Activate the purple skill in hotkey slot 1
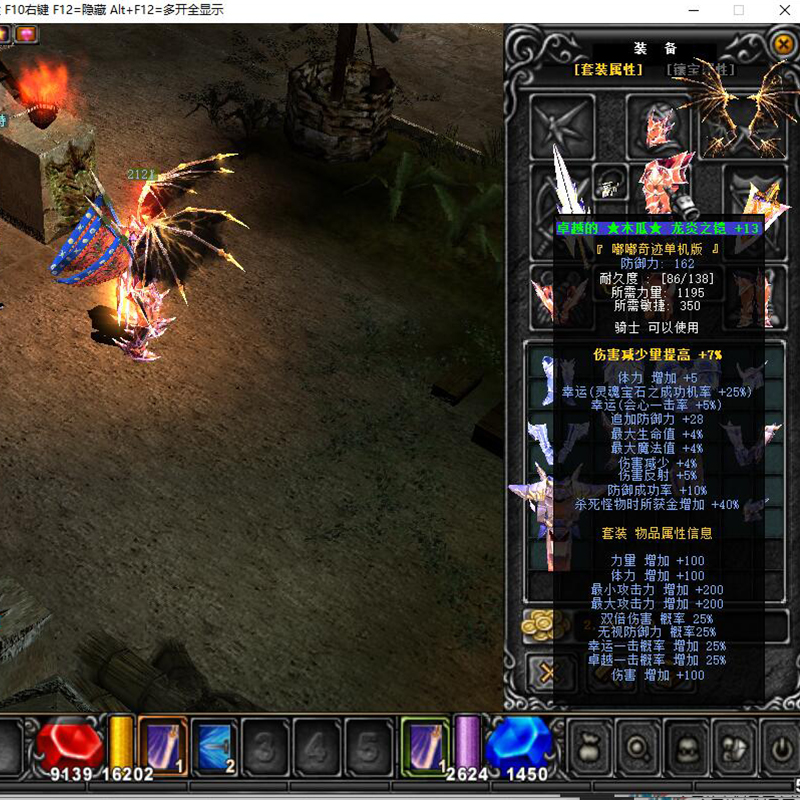 (163, 746)
